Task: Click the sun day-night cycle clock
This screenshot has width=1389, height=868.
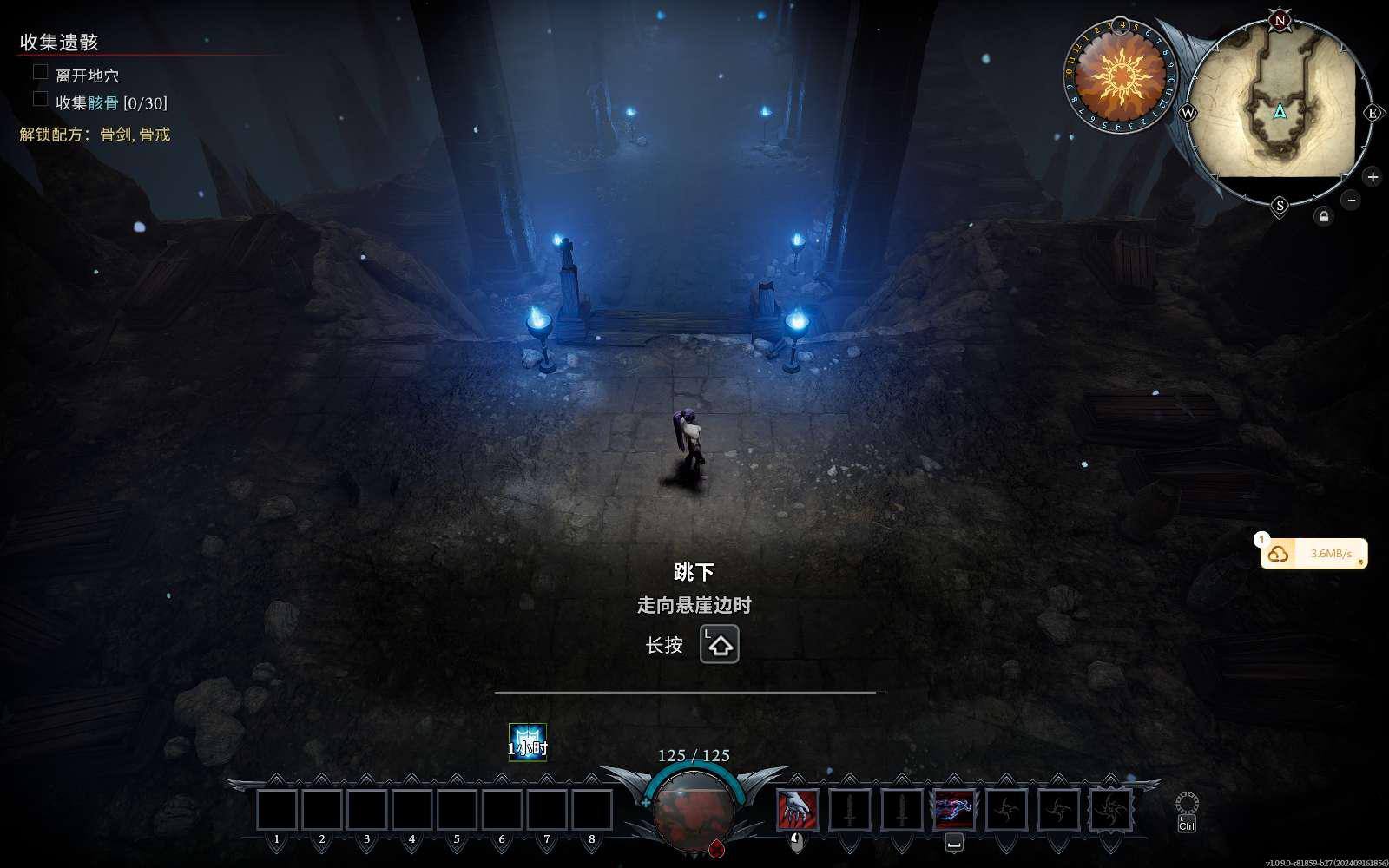Action: (x=1120, y=76)
